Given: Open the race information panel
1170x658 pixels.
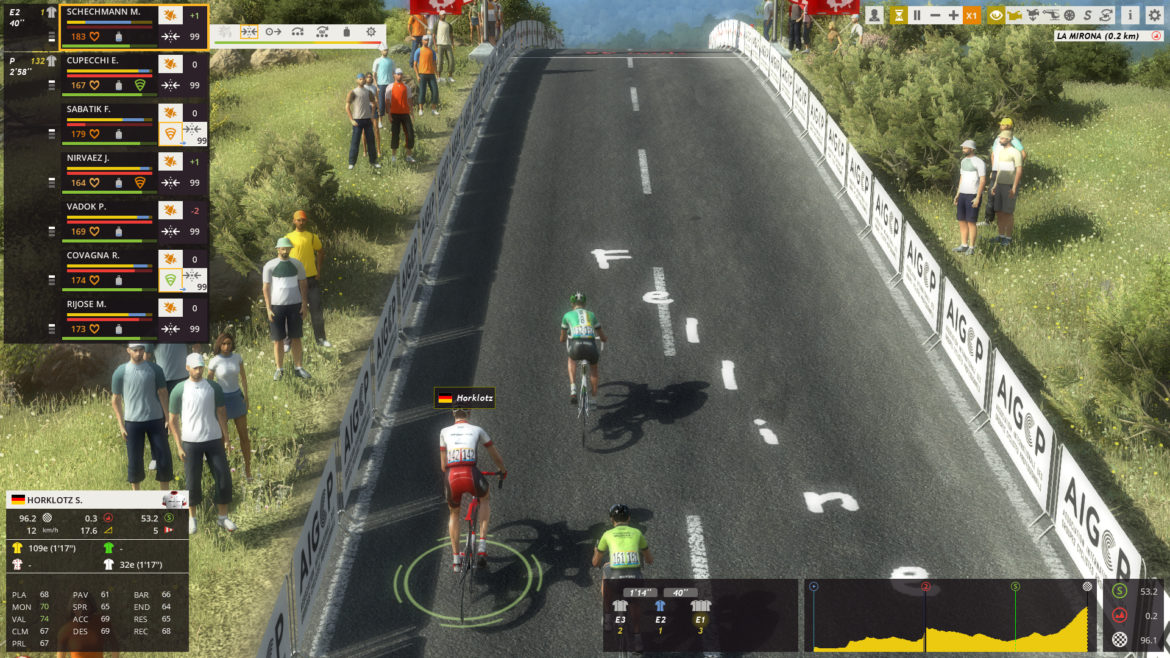Looking at the screenshot, I should 1130,15.
